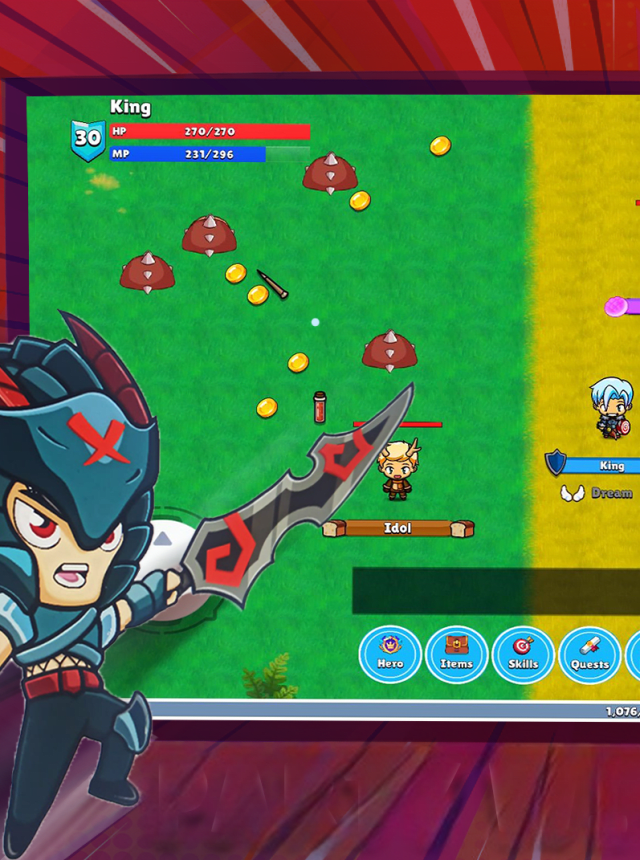Open the Items chest menu
The width and height of the screenshot is (640, 860).
(457, 654)
